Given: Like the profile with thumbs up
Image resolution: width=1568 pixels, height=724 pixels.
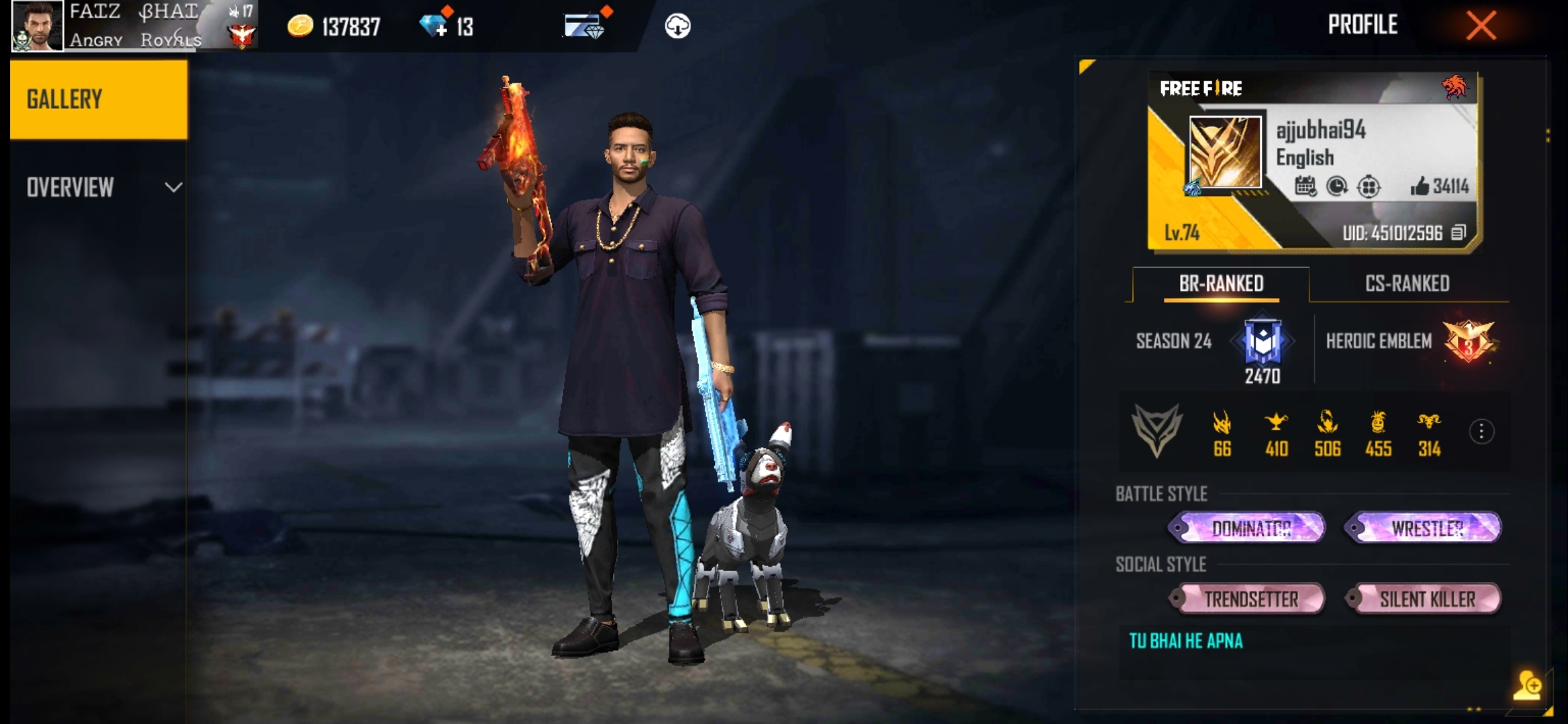Looking at the screenshot, I should click(x=1420, y=186).
